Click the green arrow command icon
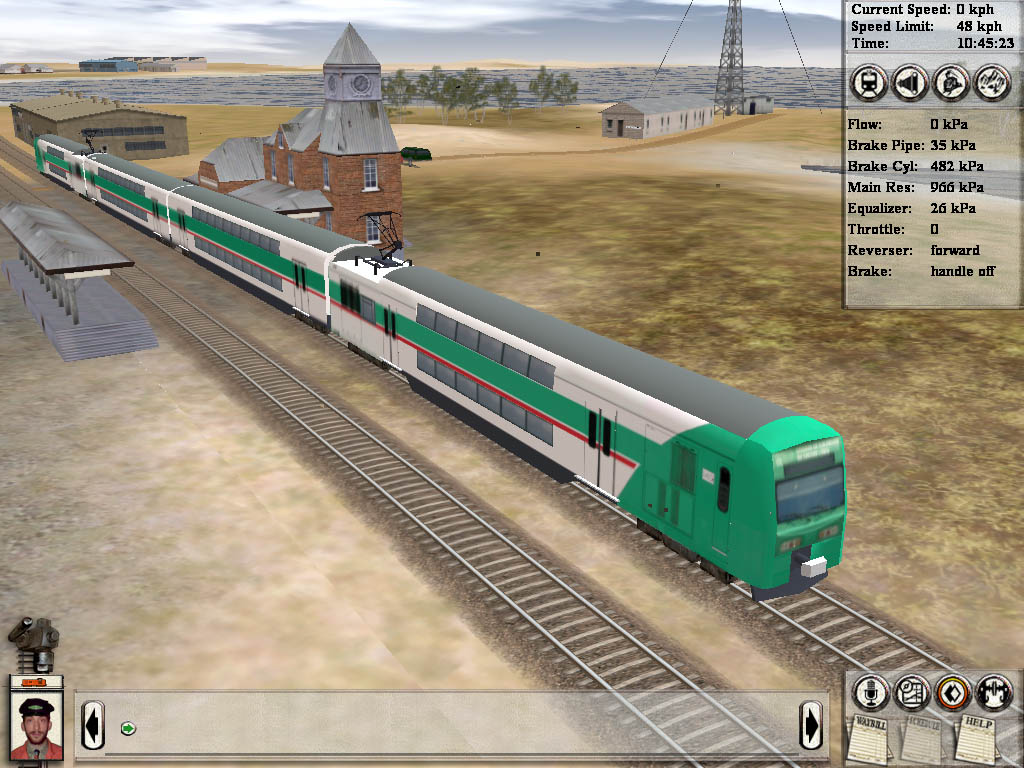The width and height of the screenshot is (1024, 768). pyautogui.click(x=128, y=728)
